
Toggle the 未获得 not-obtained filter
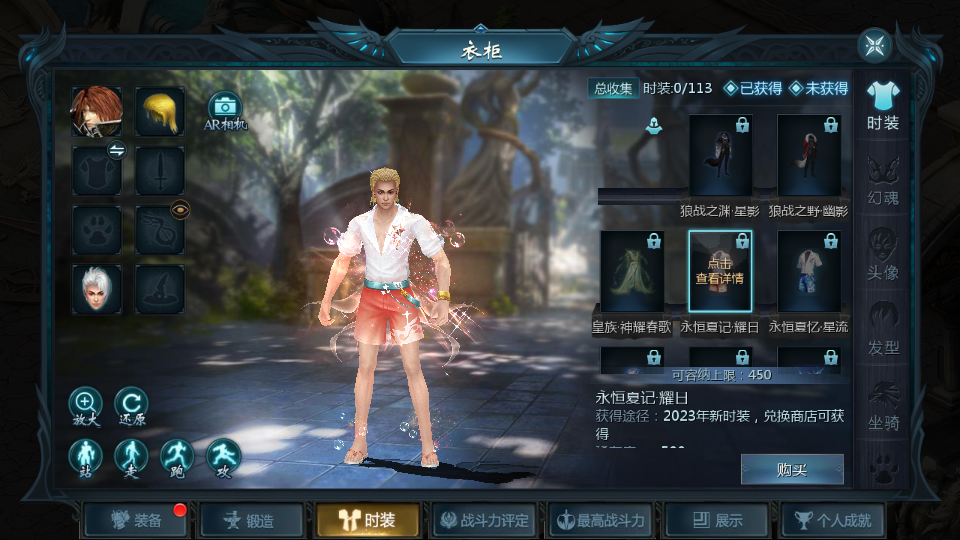[x=818, y=88]
